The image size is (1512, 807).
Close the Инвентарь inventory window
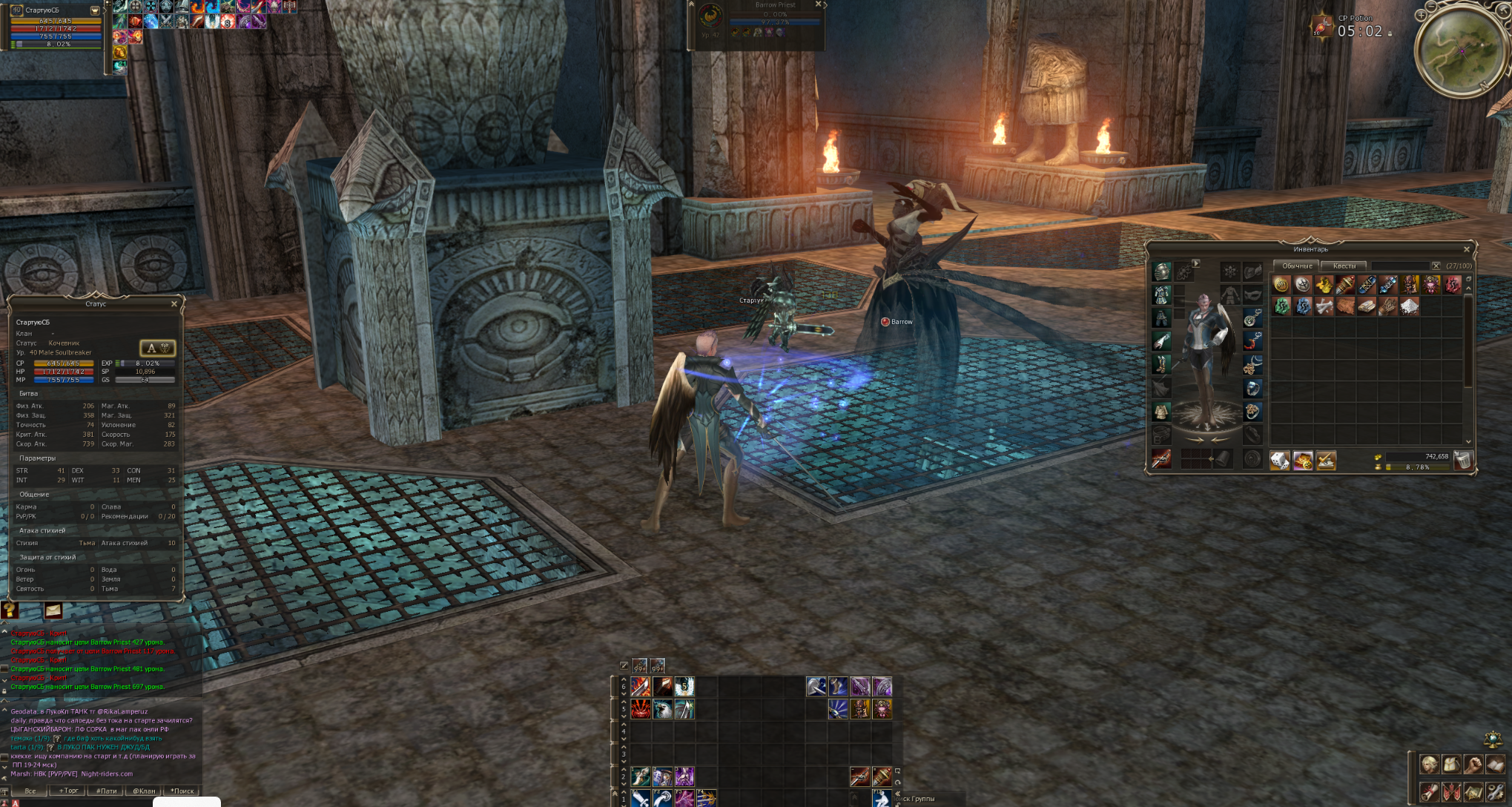[x=1466, y=249]
